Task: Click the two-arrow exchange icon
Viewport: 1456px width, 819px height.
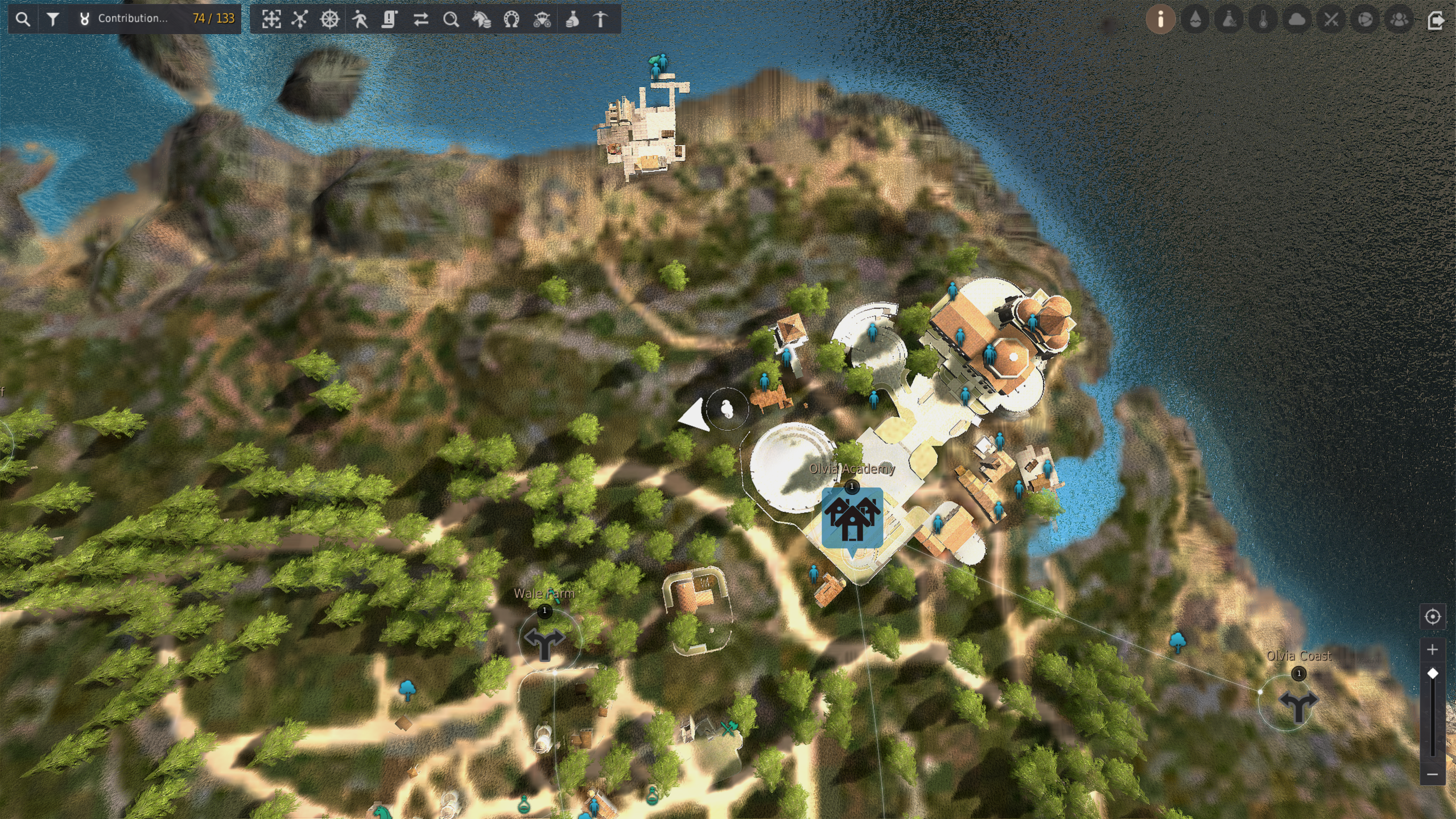Action: pyautogui.click(x=420, y=19)
